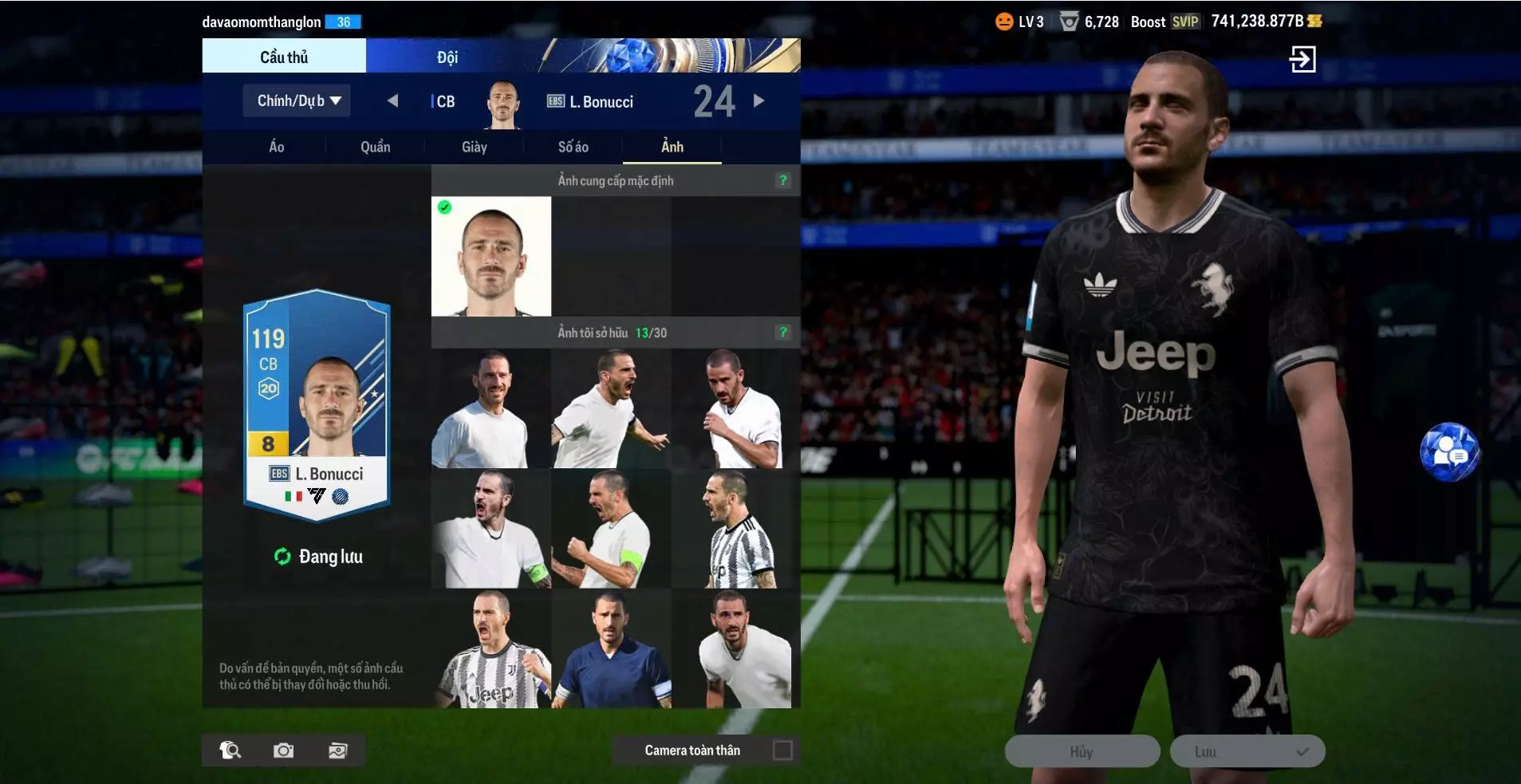Go to previous player with left arrow
The width and height of the screenshot is (1521, 784).
[x=392, y=100]
